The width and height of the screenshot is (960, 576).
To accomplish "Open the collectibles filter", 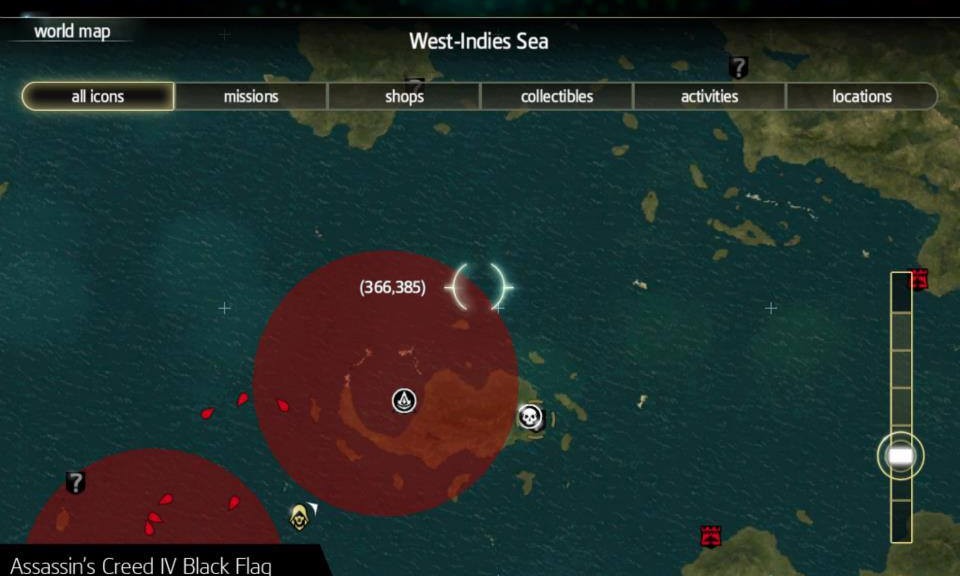I will tap(557, 97).
